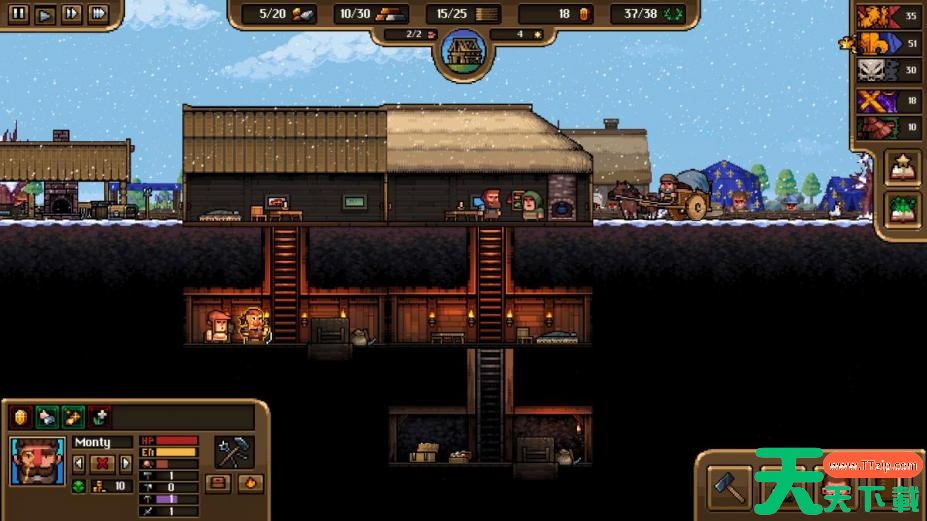Screen dimensions: 927x521
Task: Open the hammer build menu
Action: (x=730, y=487)
